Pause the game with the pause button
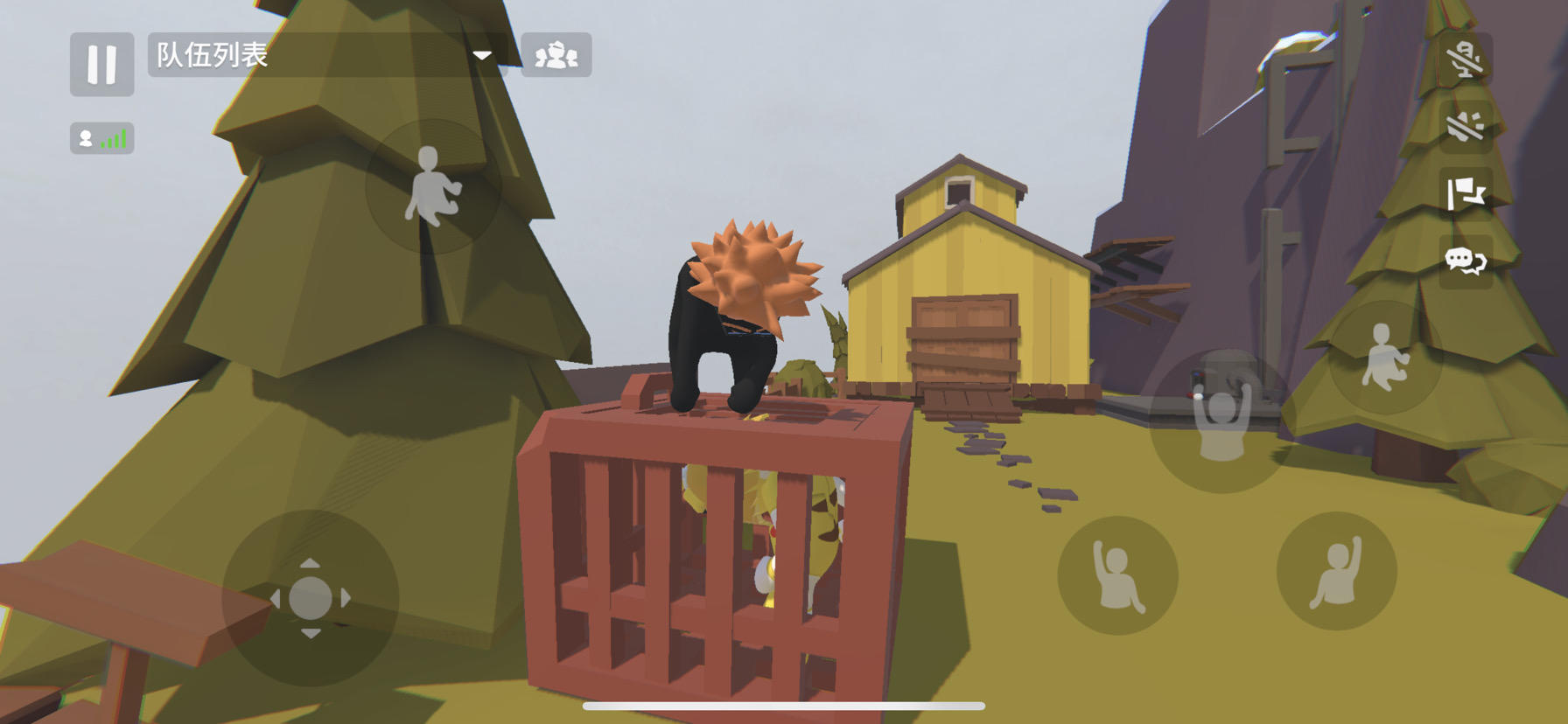The height and width of the screenshot is (724, 1568). click(102, 65)
